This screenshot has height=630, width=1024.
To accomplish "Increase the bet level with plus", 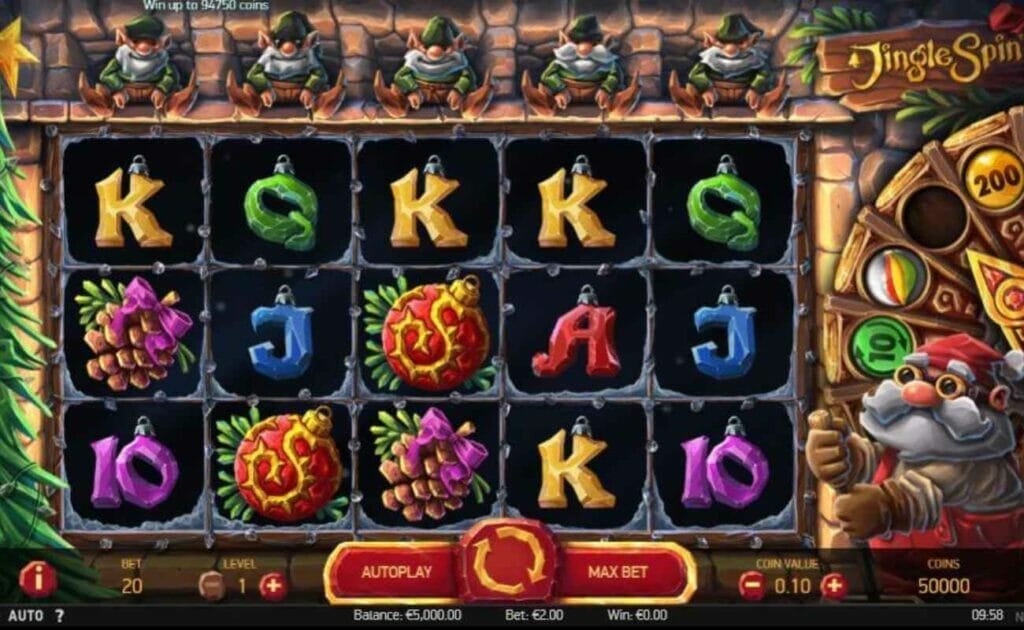I will coord(273,586).
